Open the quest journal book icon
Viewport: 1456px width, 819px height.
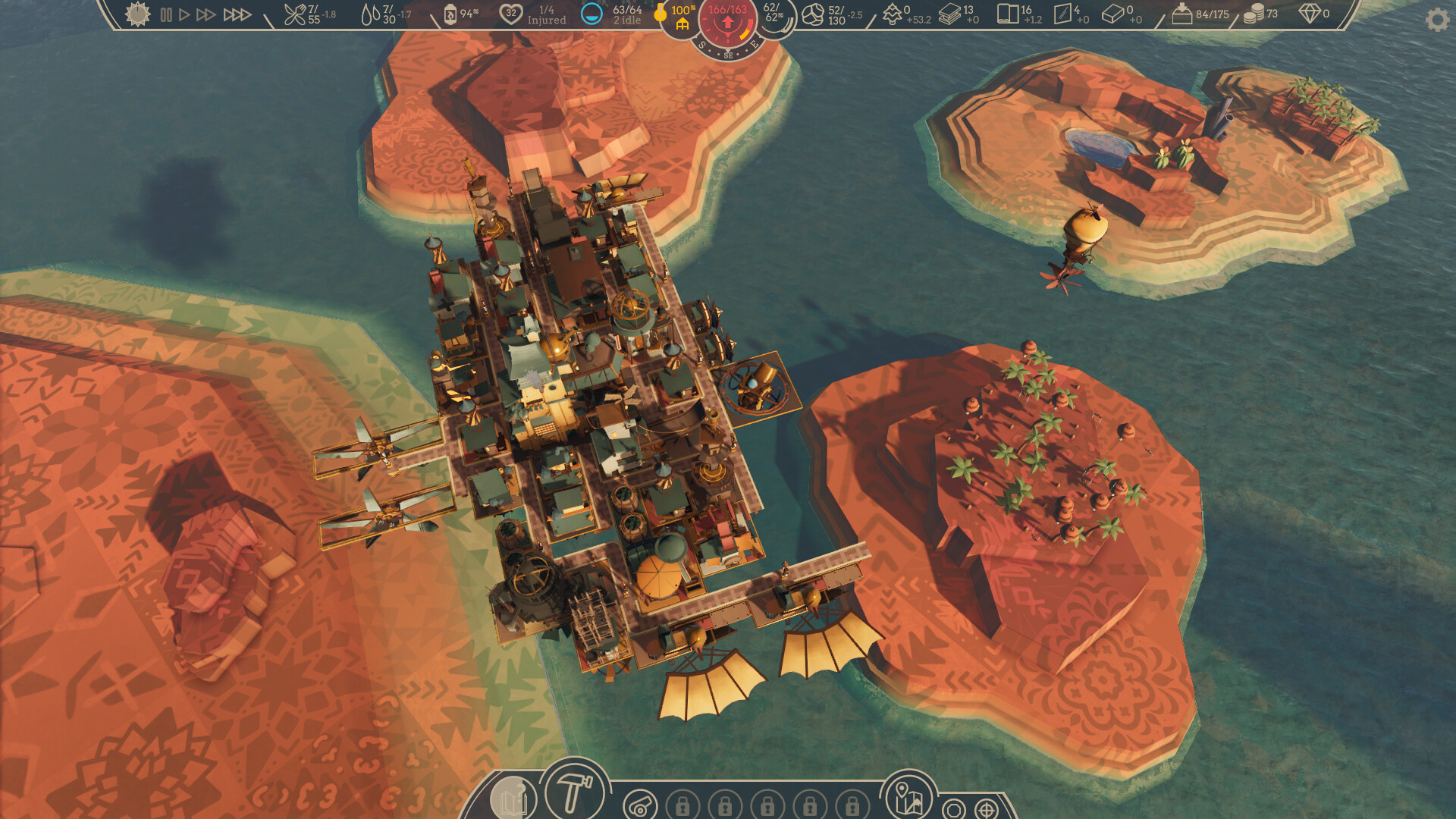pos(515,798)
